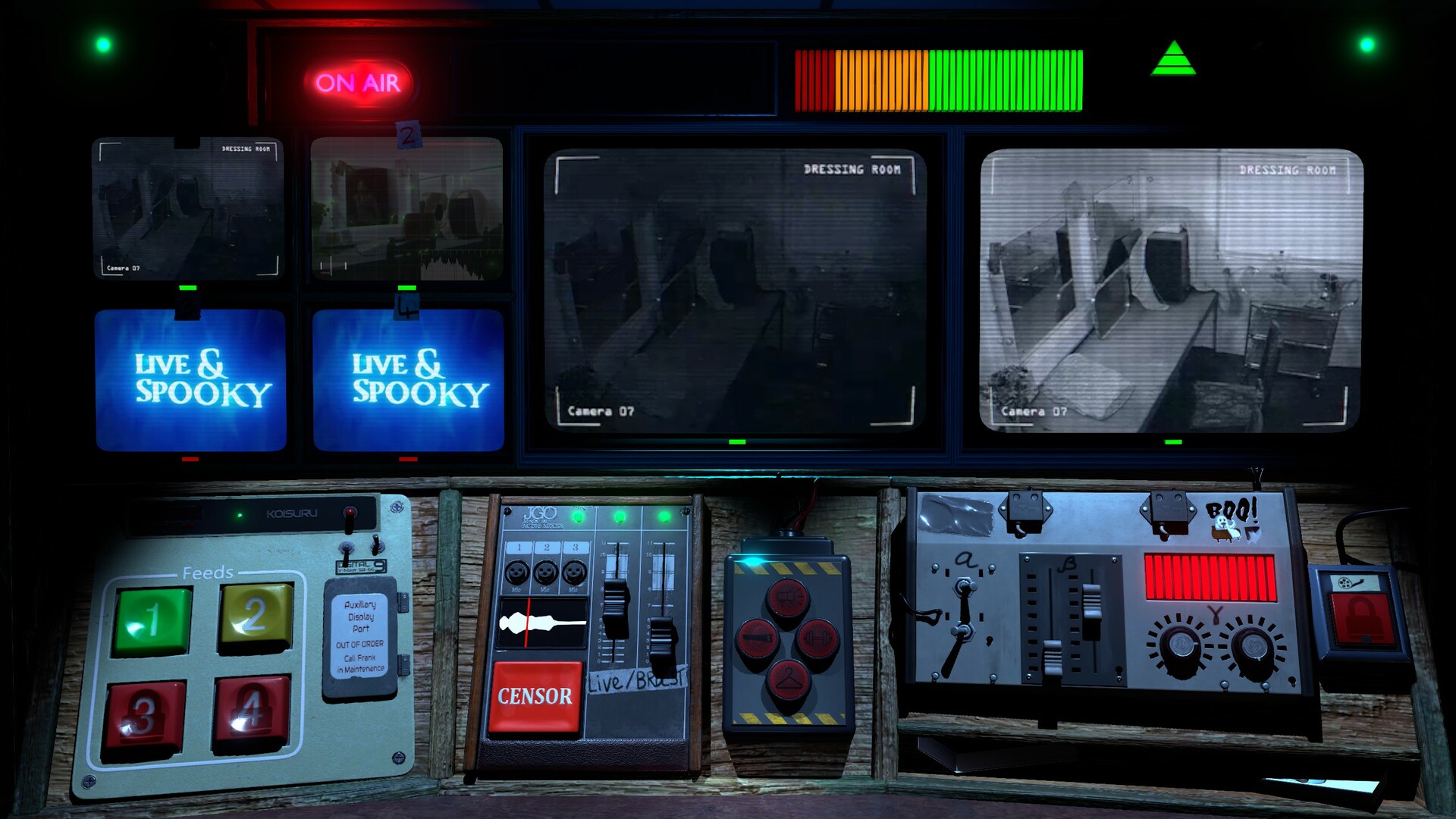Click the Mic 1 XLR port on the mixer

[518, 573]
